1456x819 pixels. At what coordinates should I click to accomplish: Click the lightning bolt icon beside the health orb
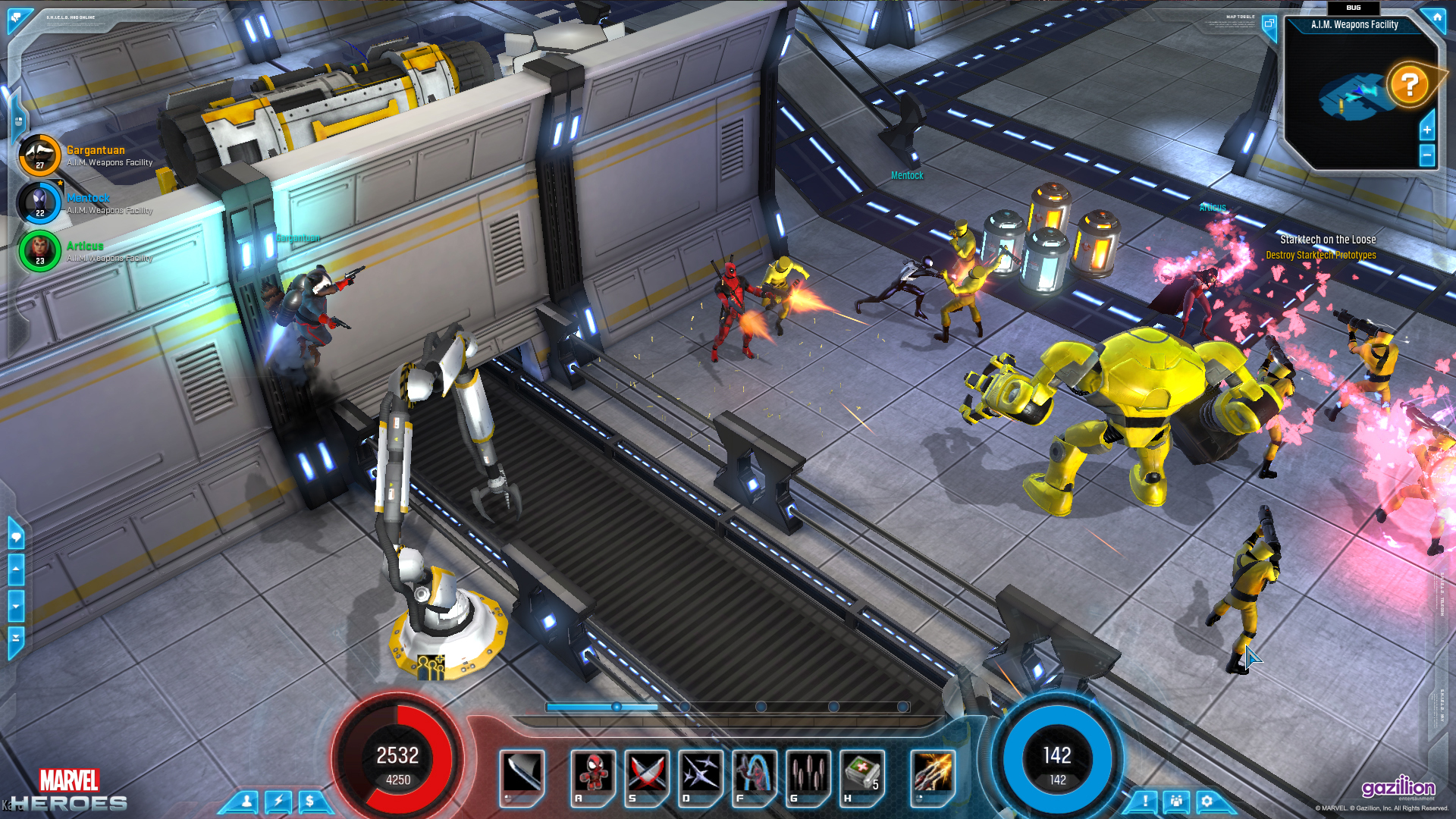click(x=278, y=799)
